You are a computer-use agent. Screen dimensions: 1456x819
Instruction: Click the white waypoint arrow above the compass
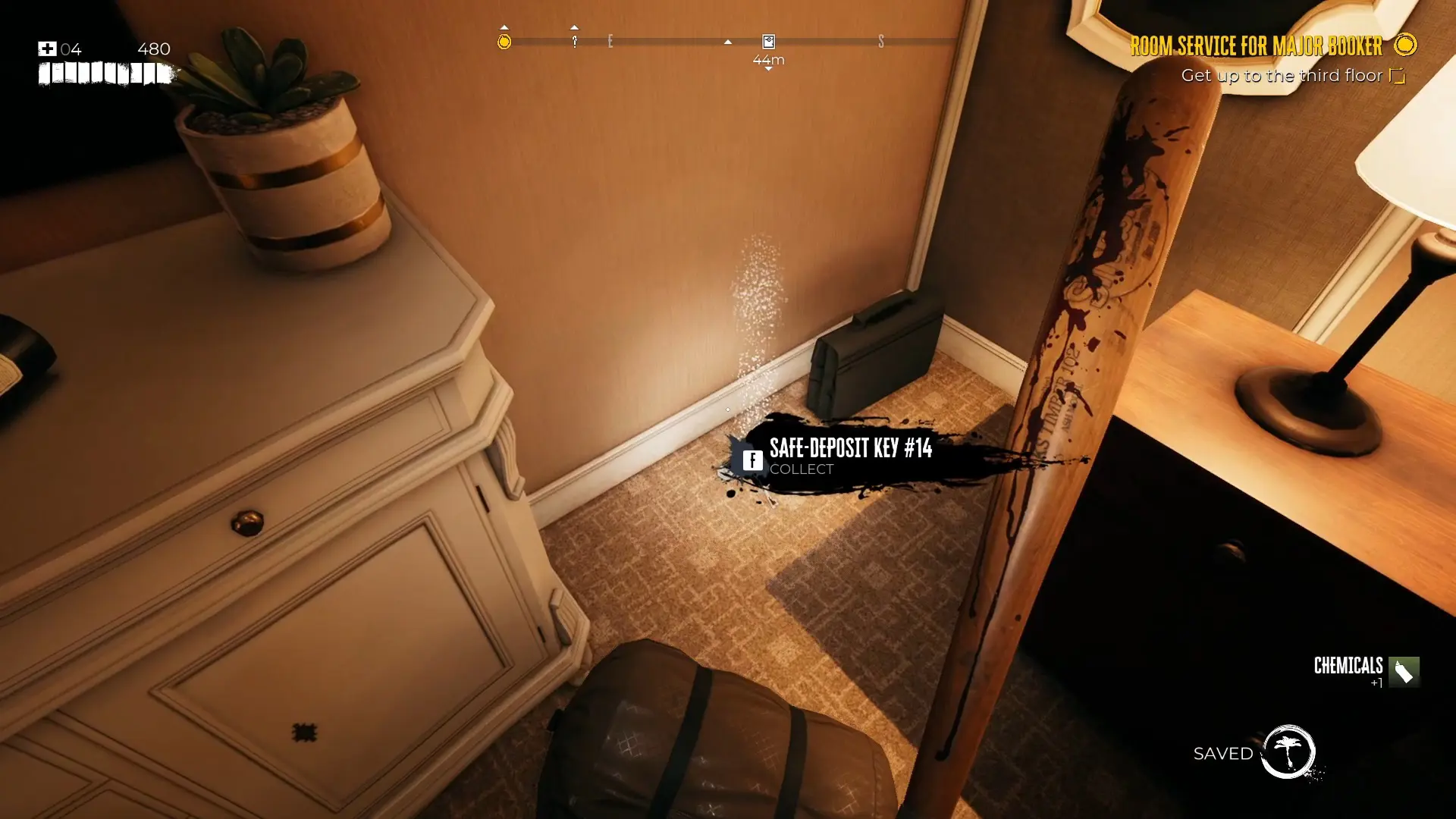(x=727, y=42)
